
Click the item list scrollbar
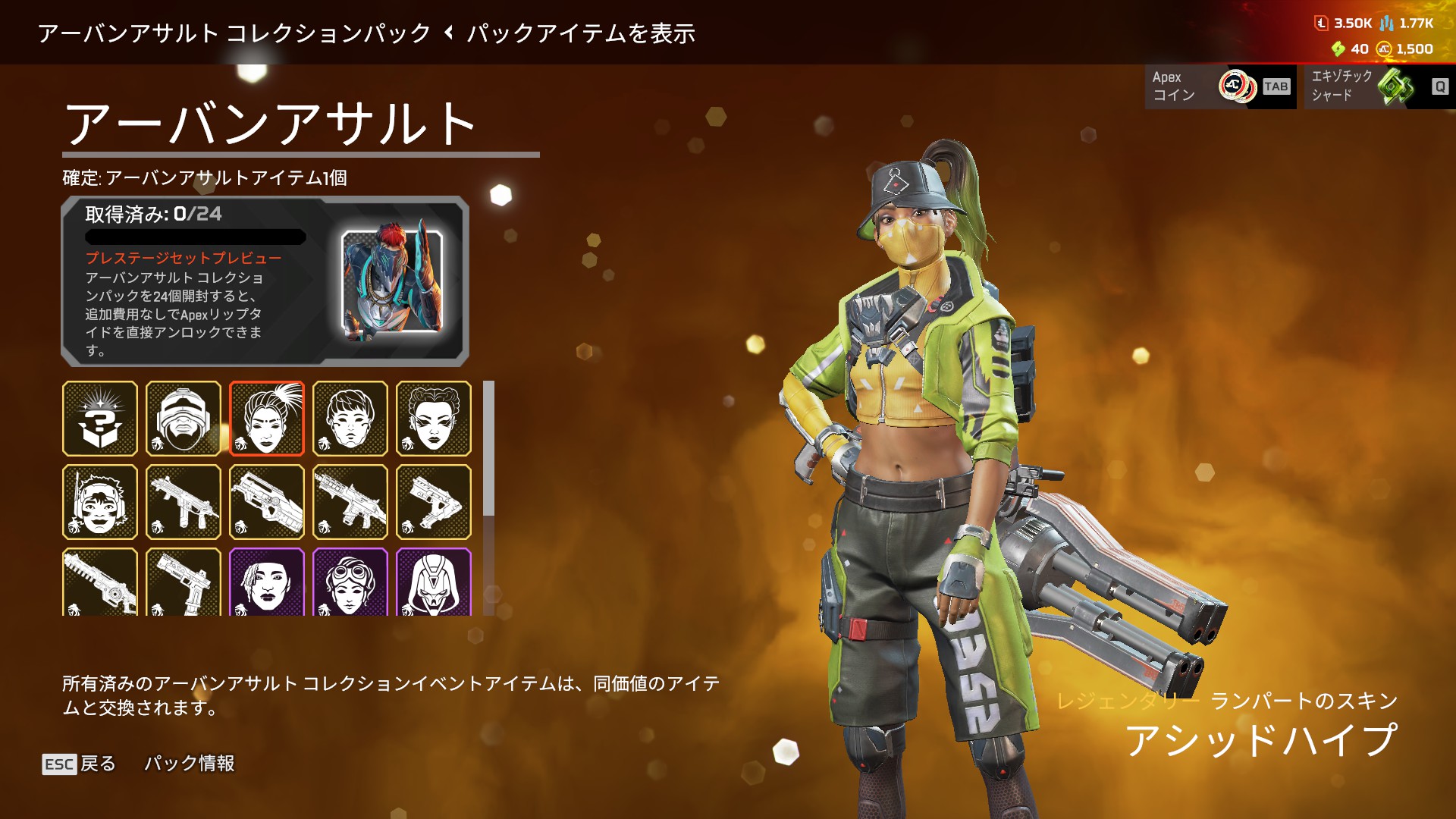tap(489, 449)
